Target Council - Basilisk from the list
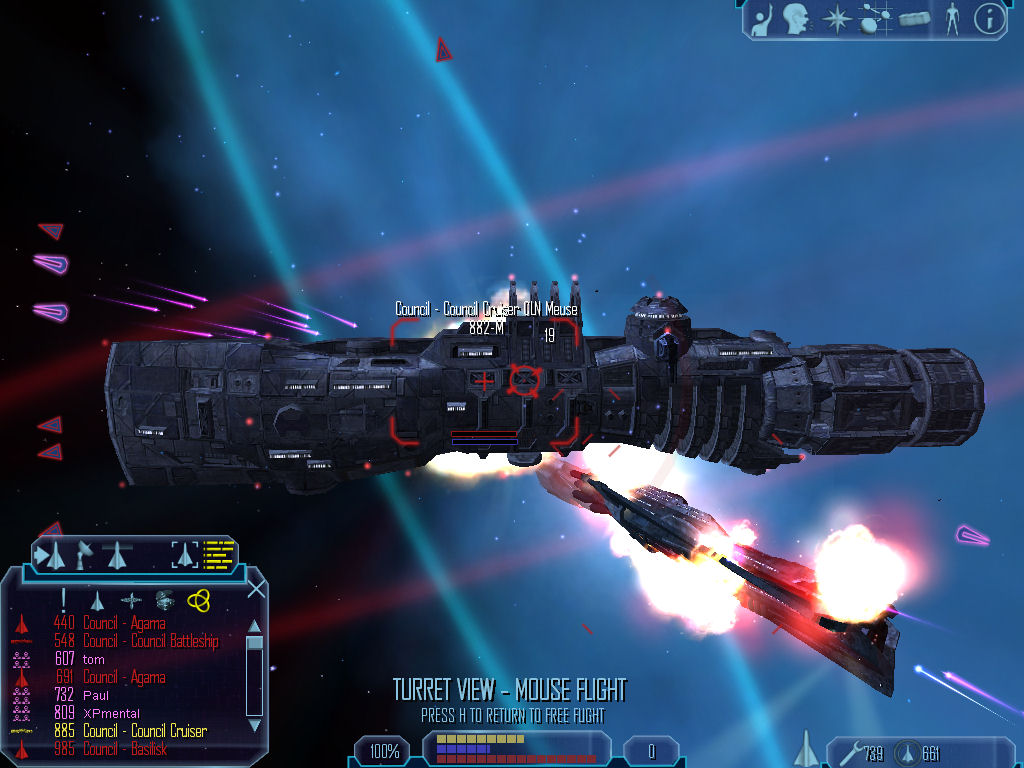The width and height of the screenshot is (1024, 768). click(125, 749)
